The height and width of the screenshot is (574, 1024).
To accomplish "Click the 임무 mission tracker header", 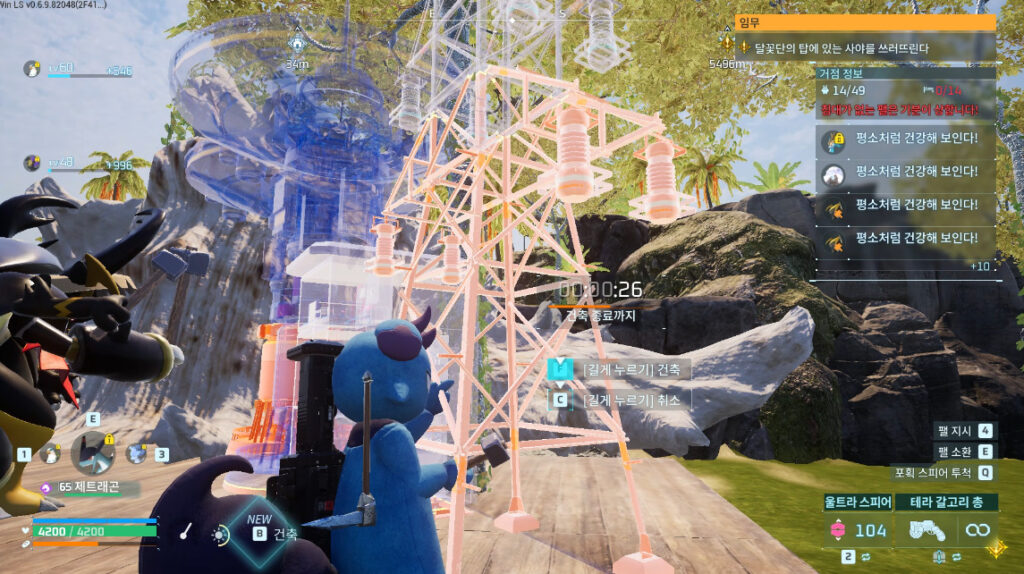I will (x=865, y=22).
